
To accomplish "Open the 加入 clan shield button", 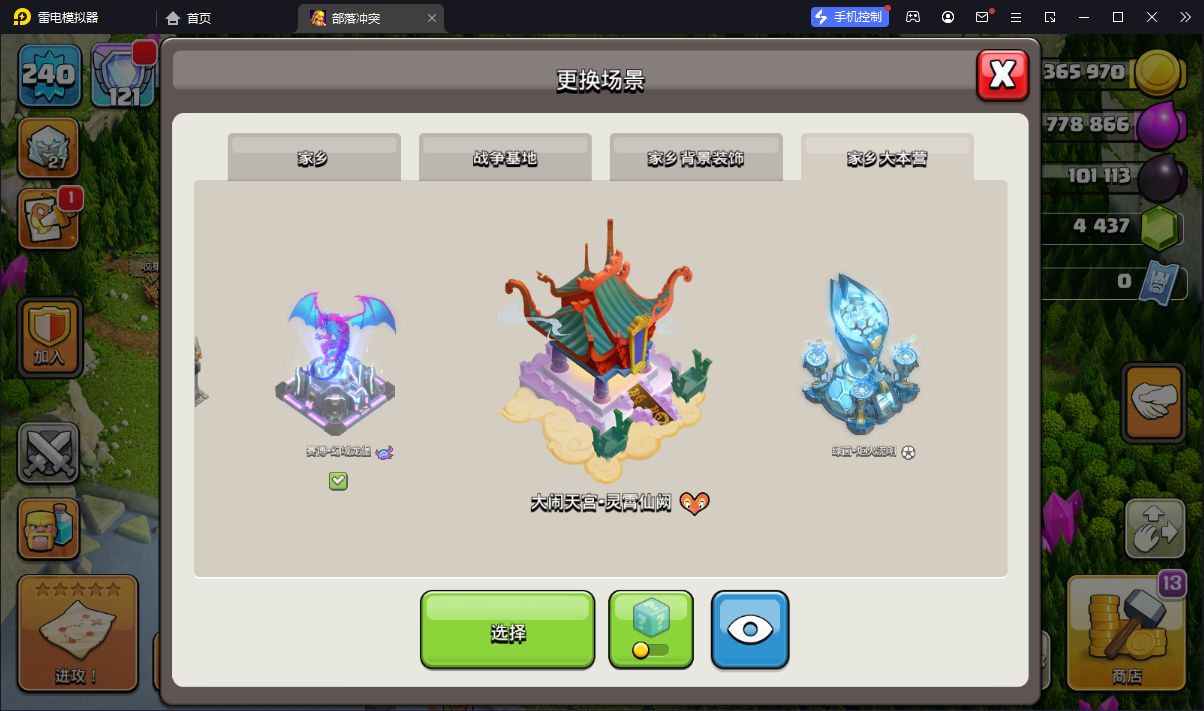I will coord(49,337).
